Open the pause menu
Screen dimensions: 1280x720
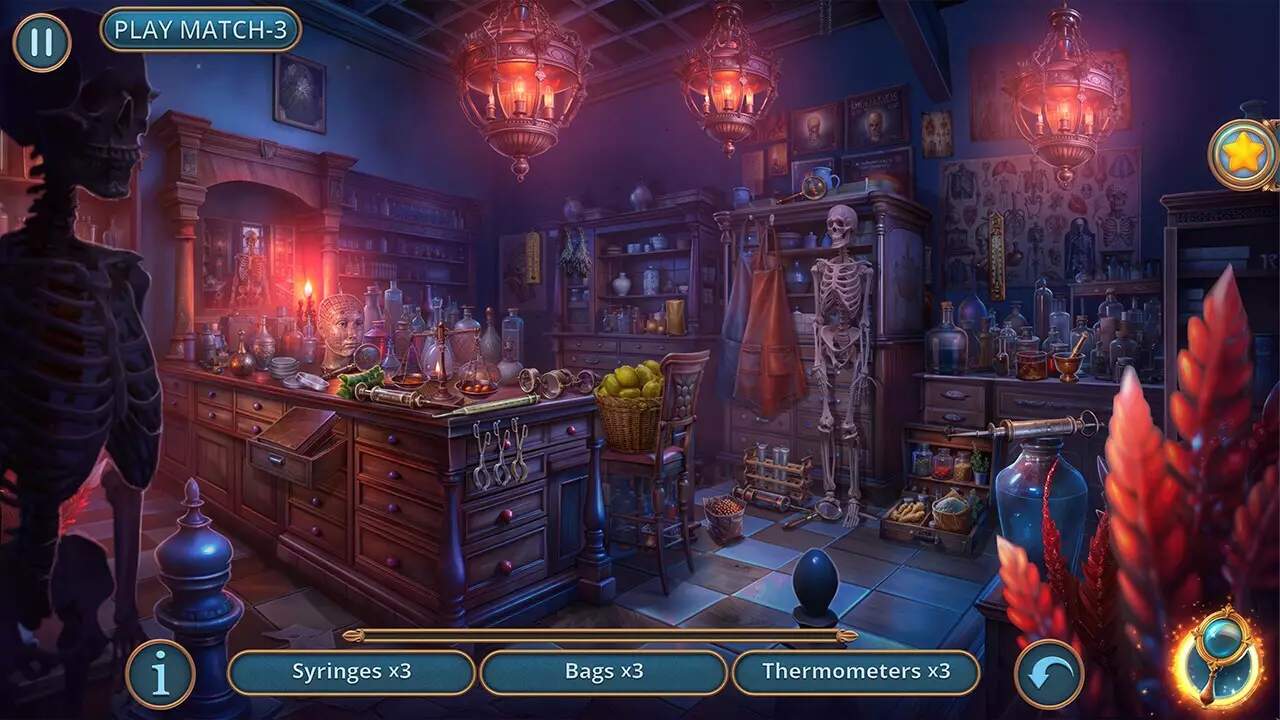42,42
